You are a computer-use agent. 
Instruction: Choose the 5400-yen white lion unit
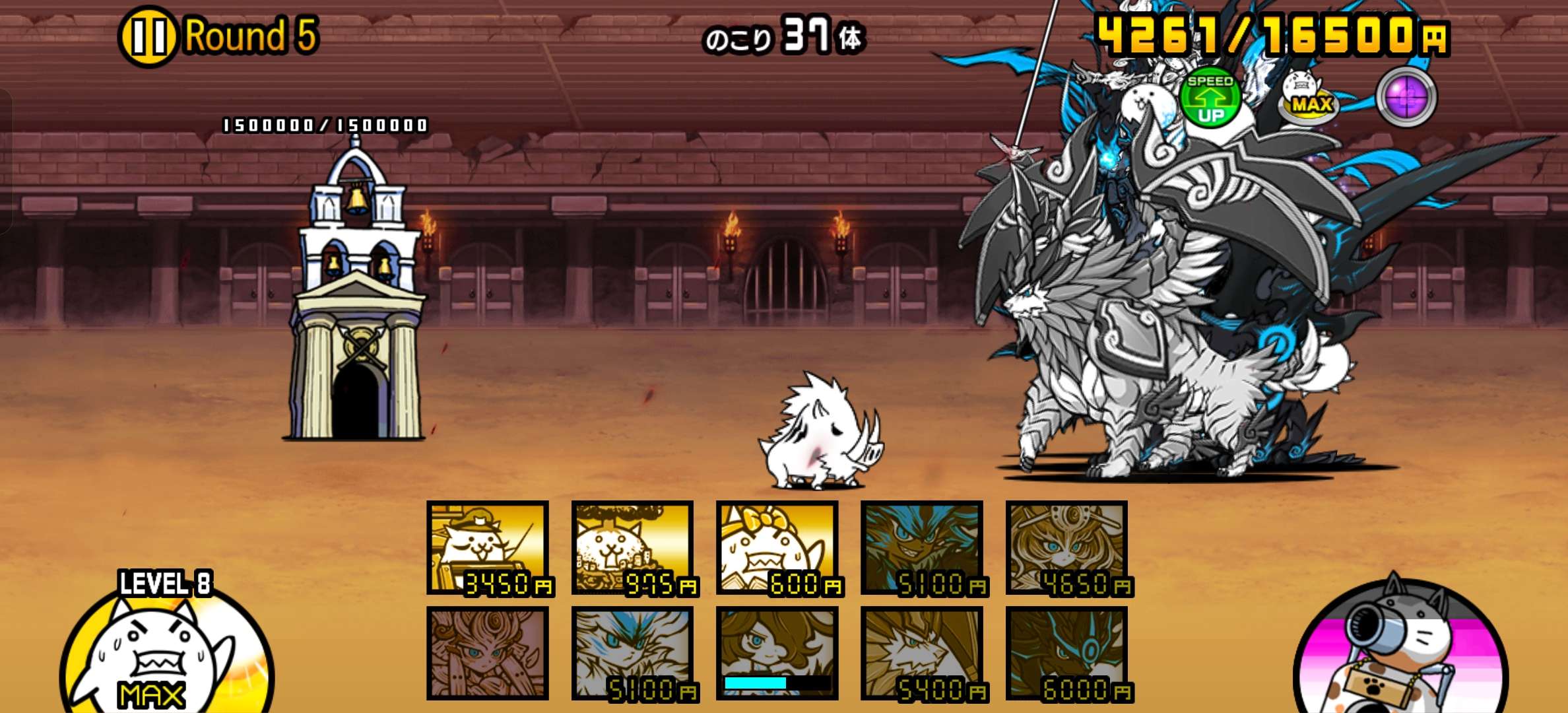pos(922,654)
